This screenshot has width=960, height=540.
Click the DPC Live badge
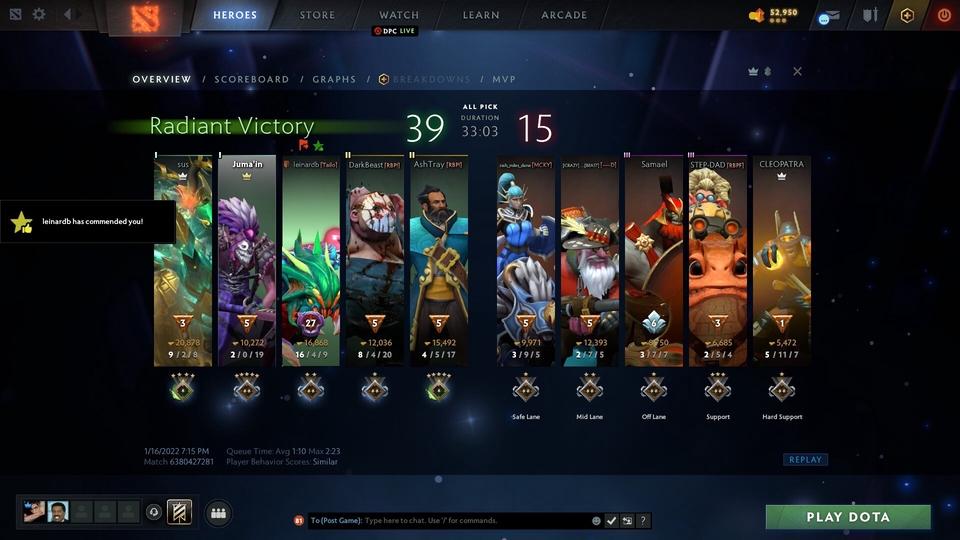395,31
